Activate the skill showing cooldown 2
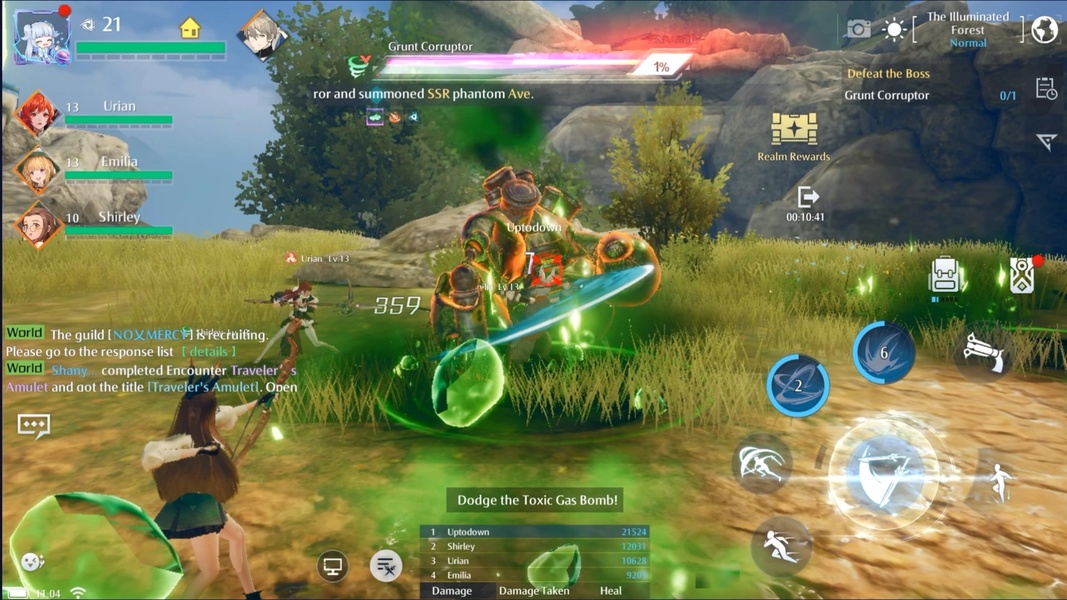Screen dimensions: 1067x600 (x=798, y=385)
